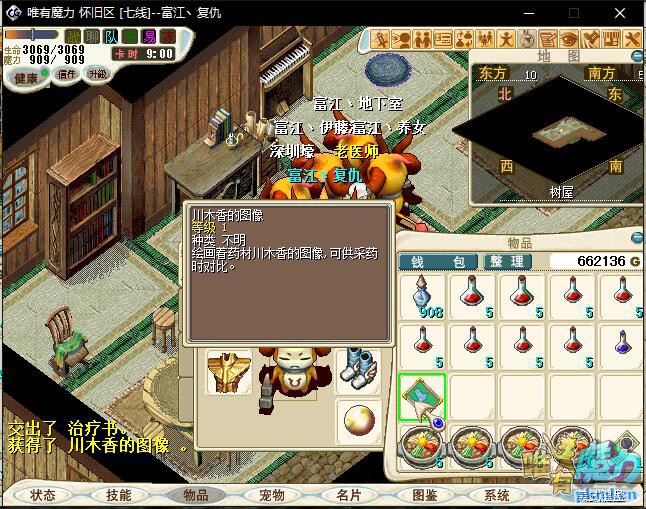Select the 川木香 image item slot

pyautogui.click(x=422, y=397)
